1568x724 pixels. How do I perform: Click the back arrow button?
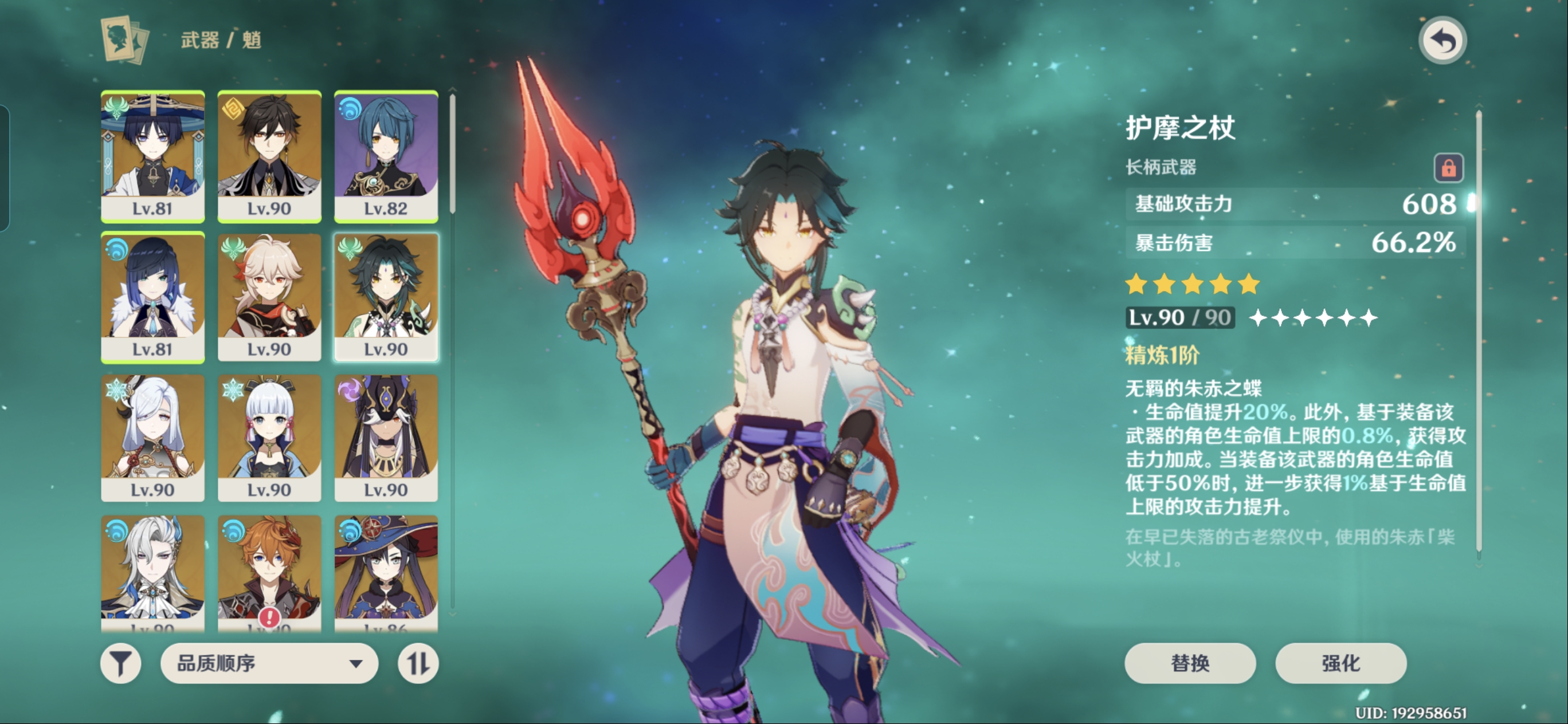pyautogui.click(x=1442, y=41)
